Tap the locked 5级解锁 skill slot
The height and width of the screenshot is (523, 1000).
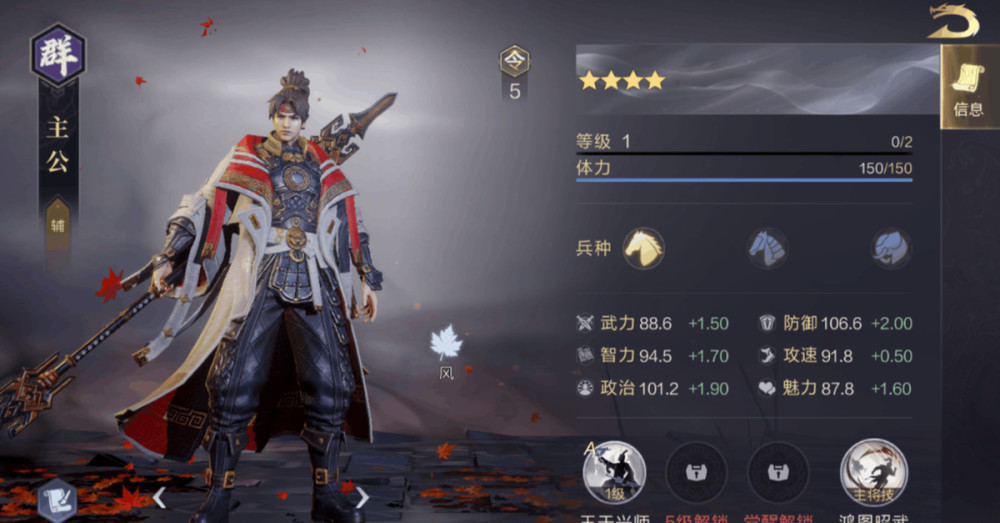696,472
